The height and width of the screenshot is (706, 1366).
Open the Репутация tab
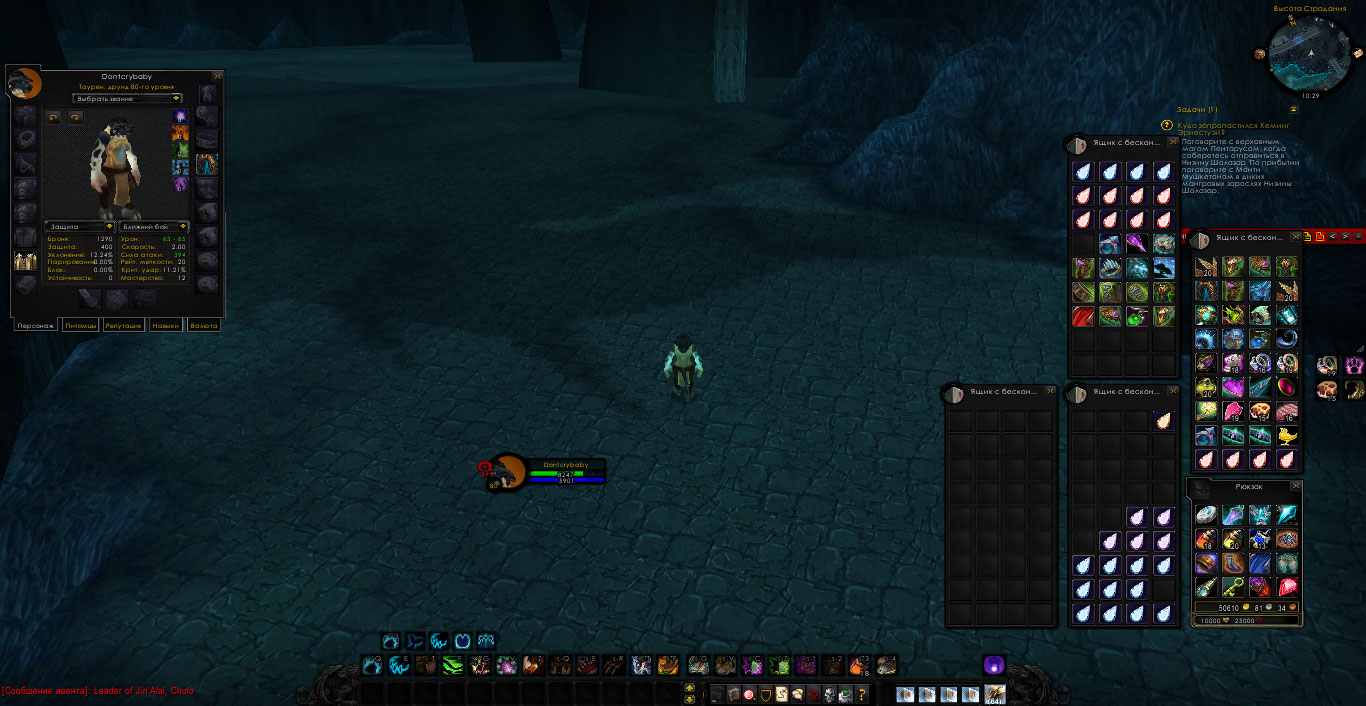124,325
